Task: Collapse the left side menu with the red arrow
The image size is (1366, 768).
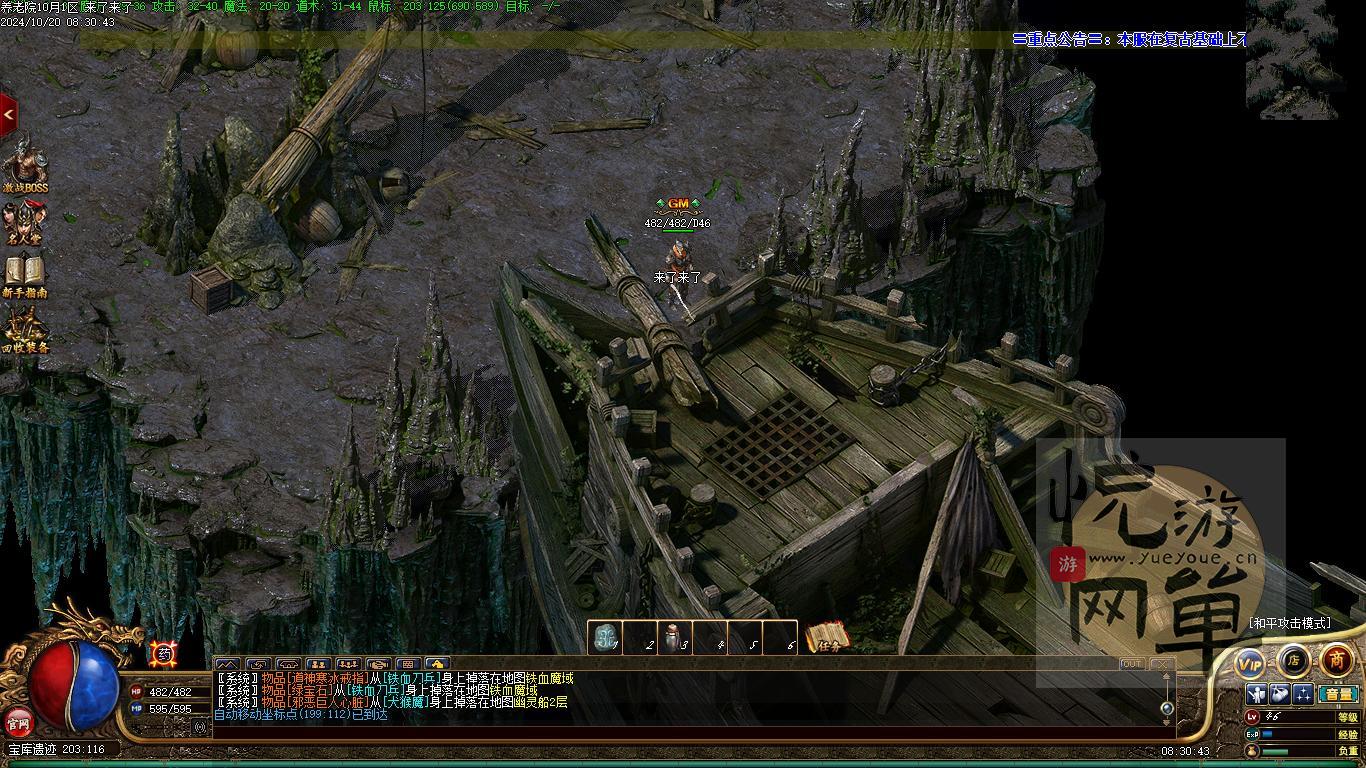Action: coord(8,115)
